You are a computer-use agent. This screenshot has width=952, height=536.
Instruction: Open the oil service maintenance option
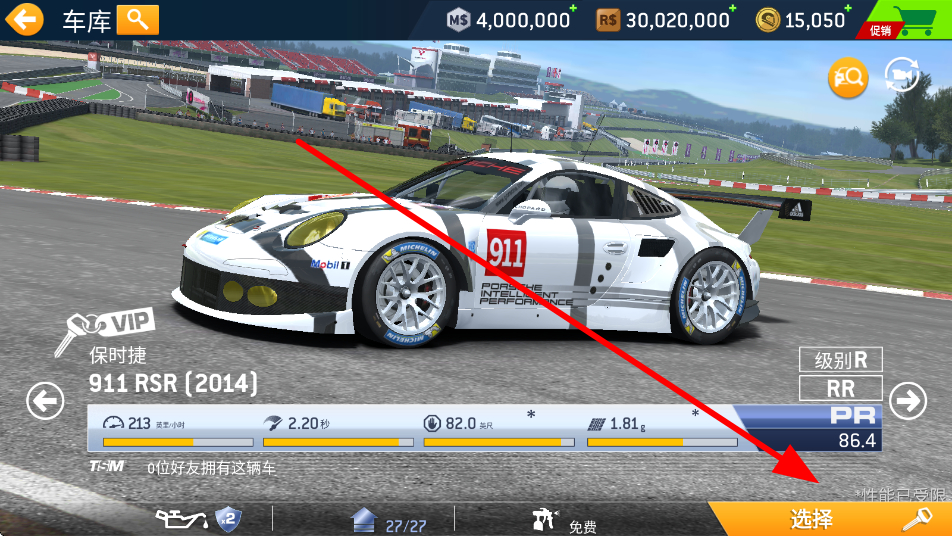coord(199,519)
